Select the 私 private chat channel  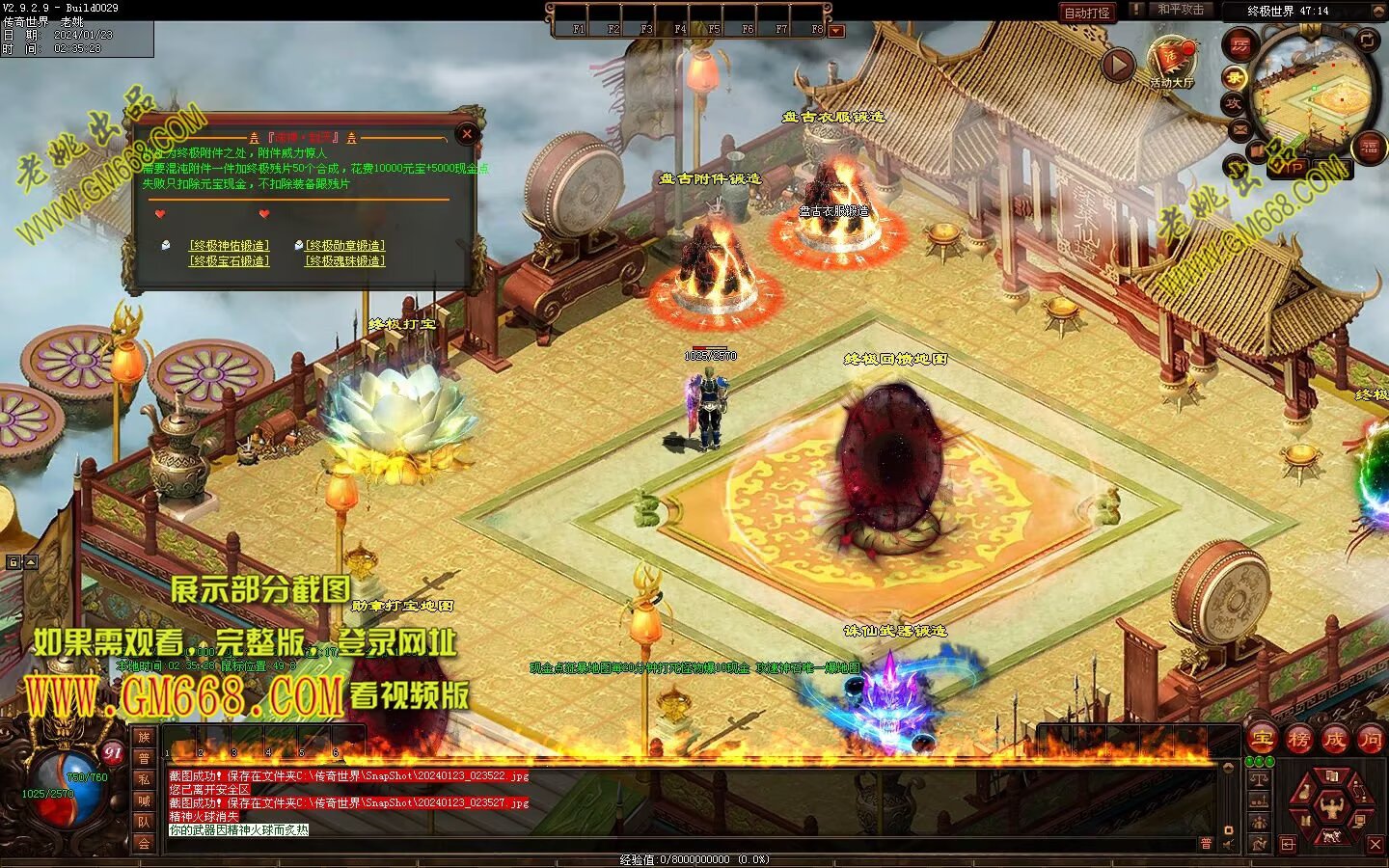coord(144,779)
